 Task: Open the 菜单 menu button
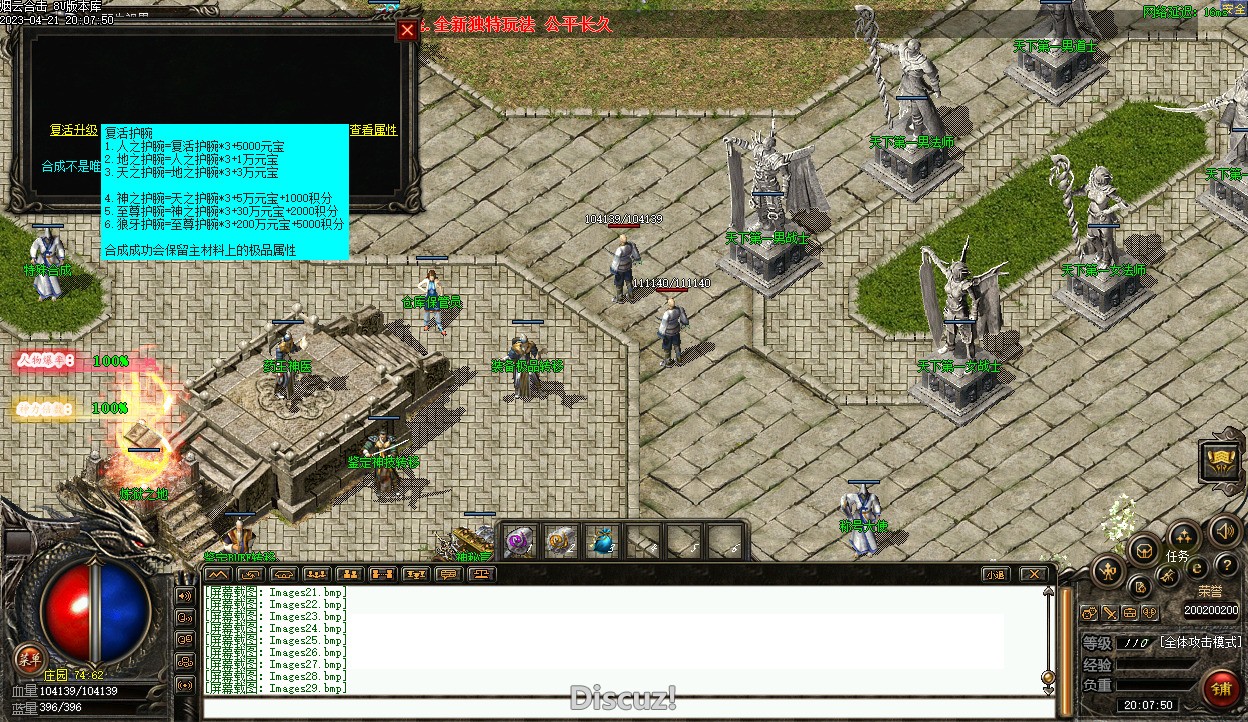30,657
